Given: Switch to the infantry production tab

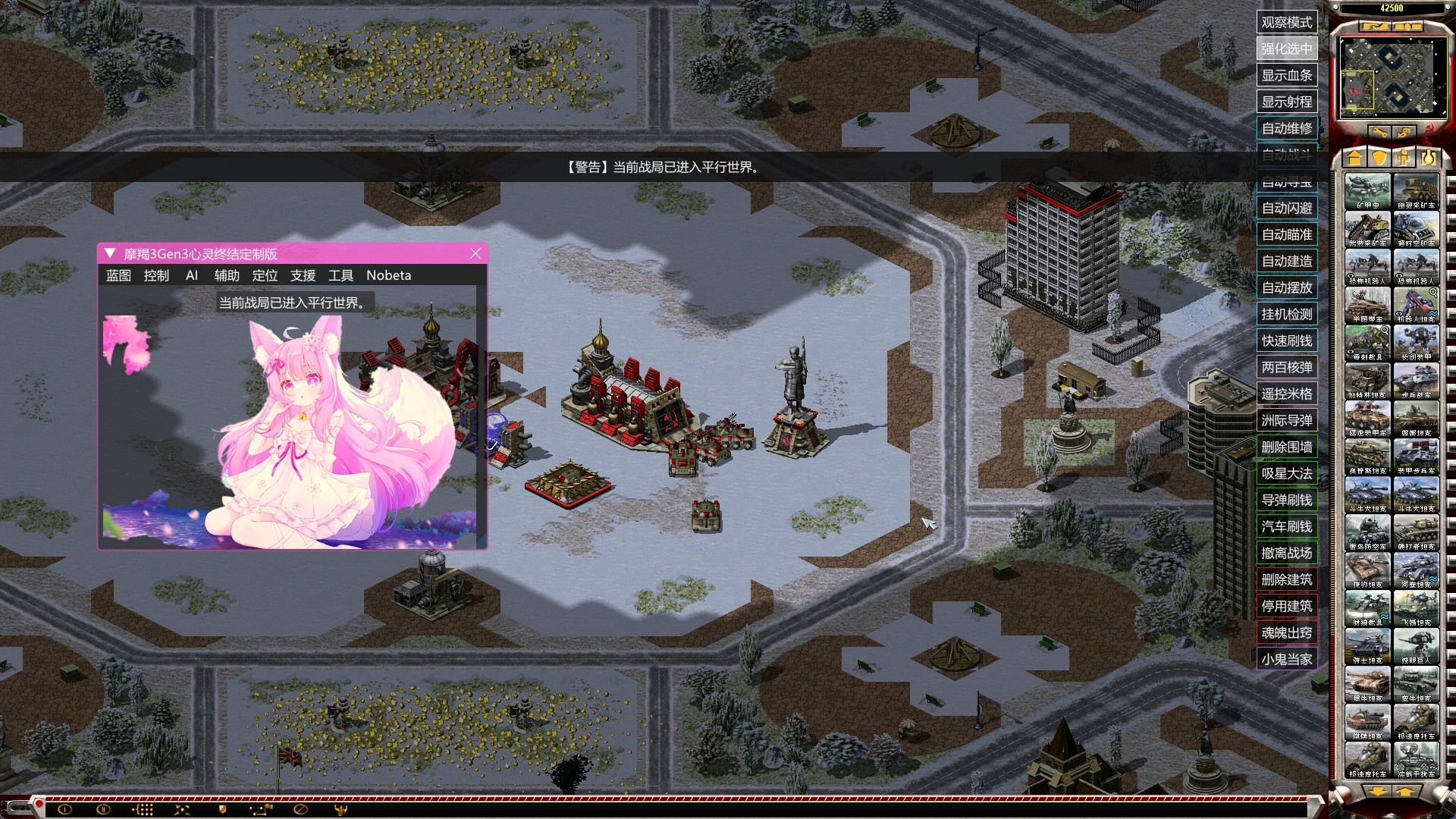Looking at the screenshot, I should pyautogui.click(x=1404, y=157).
